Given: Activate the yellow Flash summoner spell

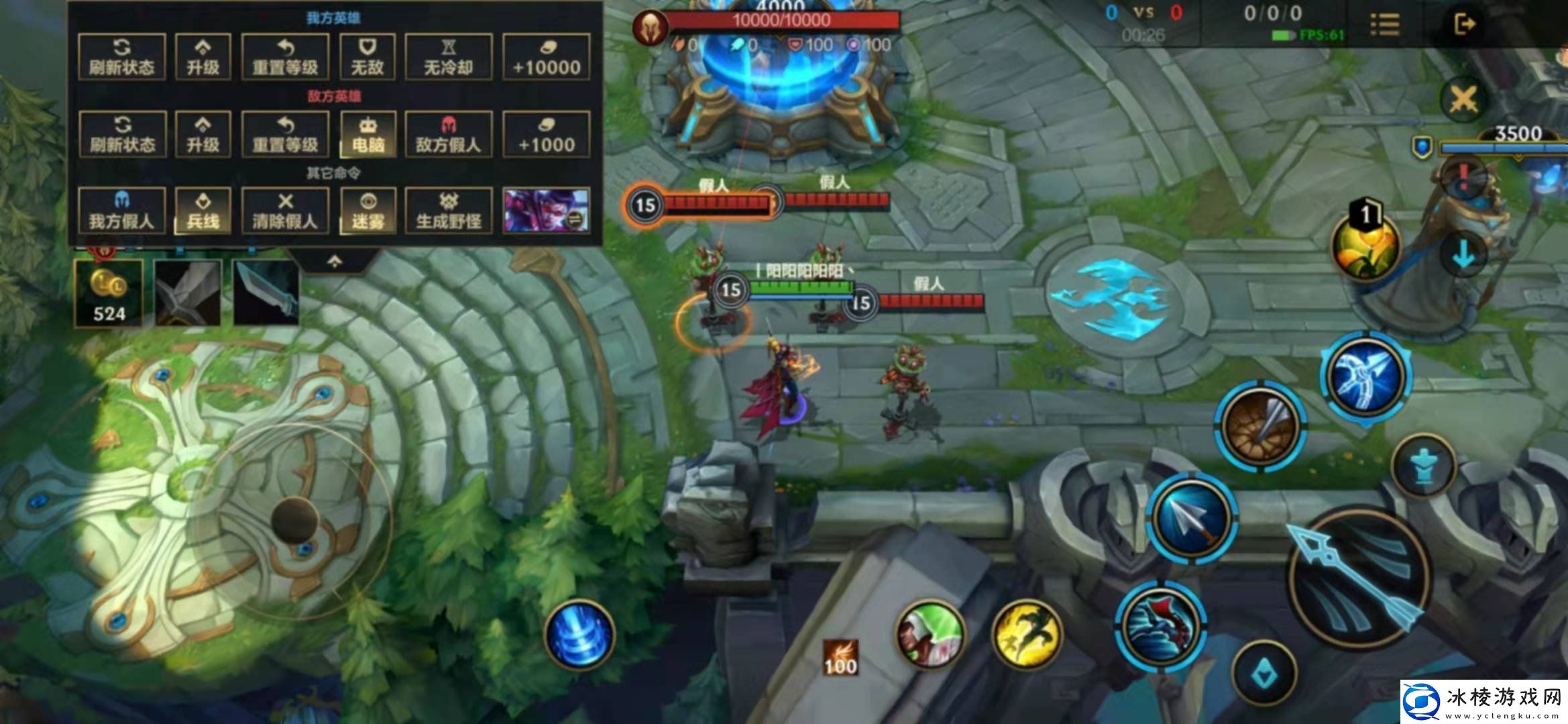Looking at the screenshot, I should (x=1025, y=635).
